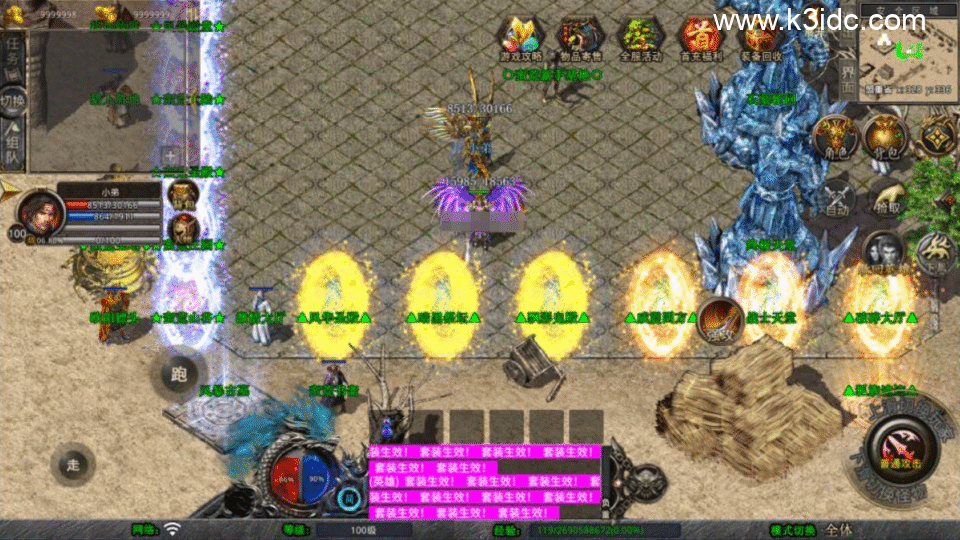
Task: Open the pink system chat box
Action: click(x=484, y=482)
